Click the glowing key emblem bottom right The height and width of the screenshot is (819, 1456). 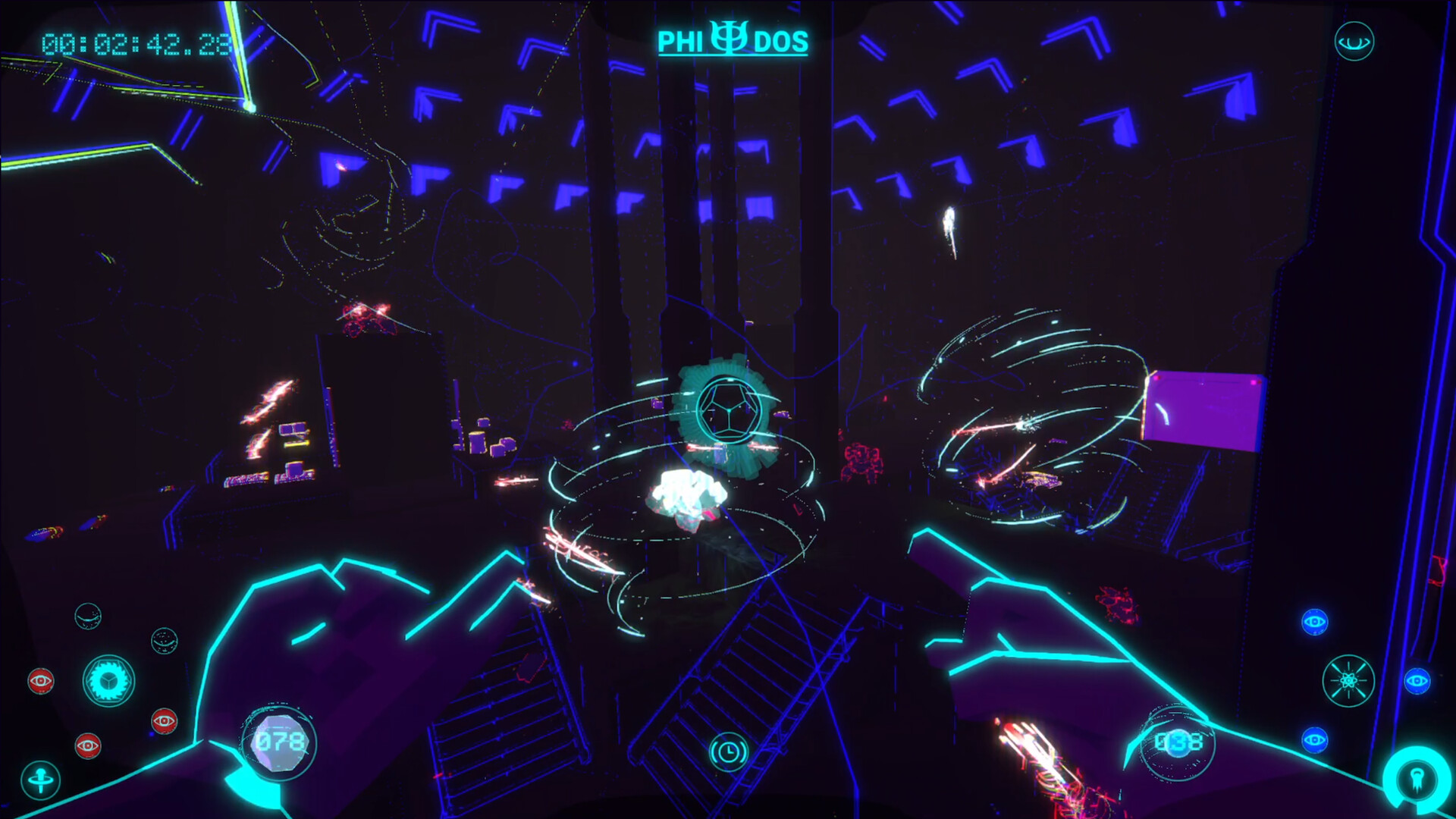point(1416,779)
